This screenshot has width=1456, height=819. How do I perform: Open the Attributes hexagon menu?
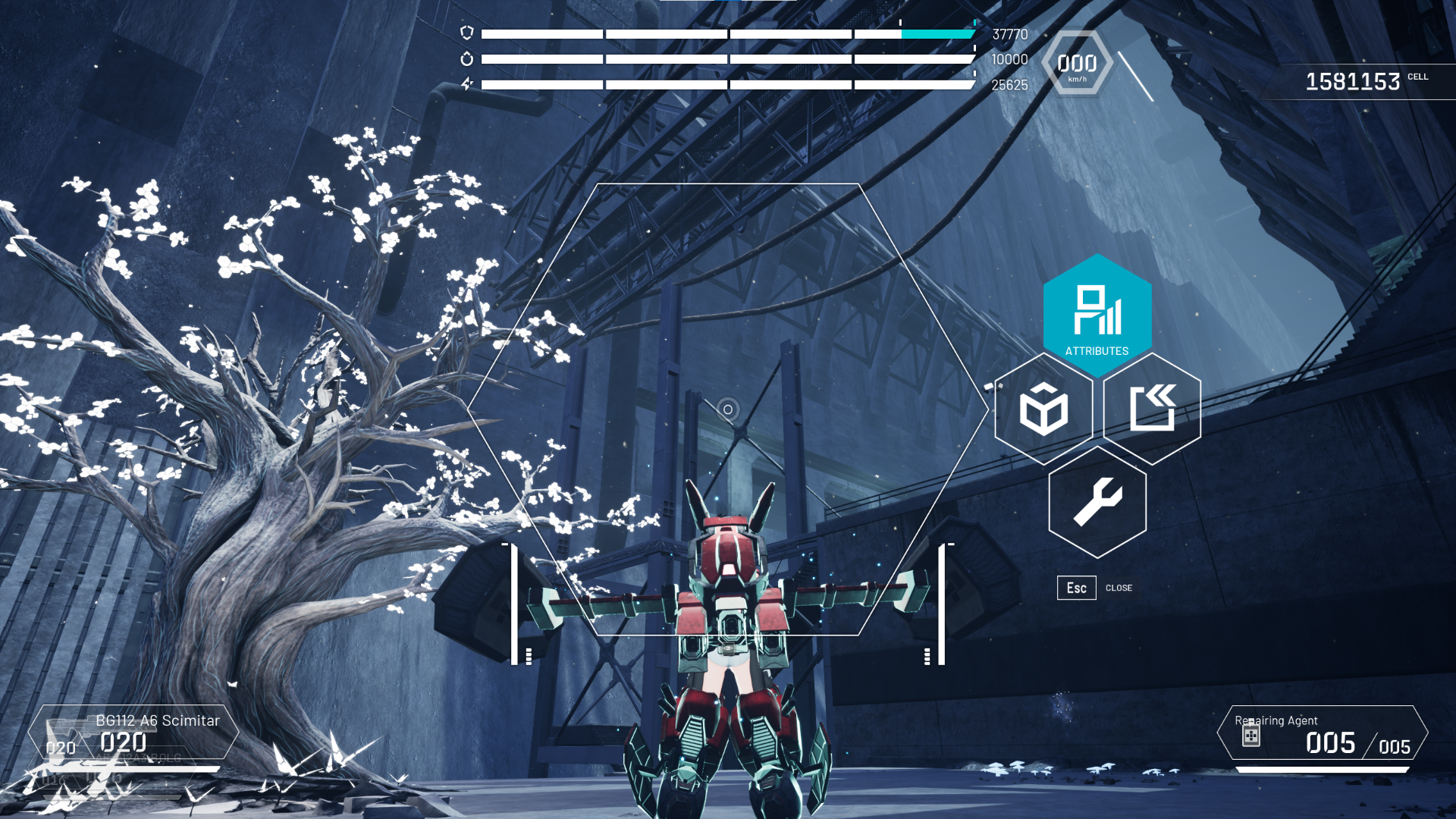pos(1097,315)
